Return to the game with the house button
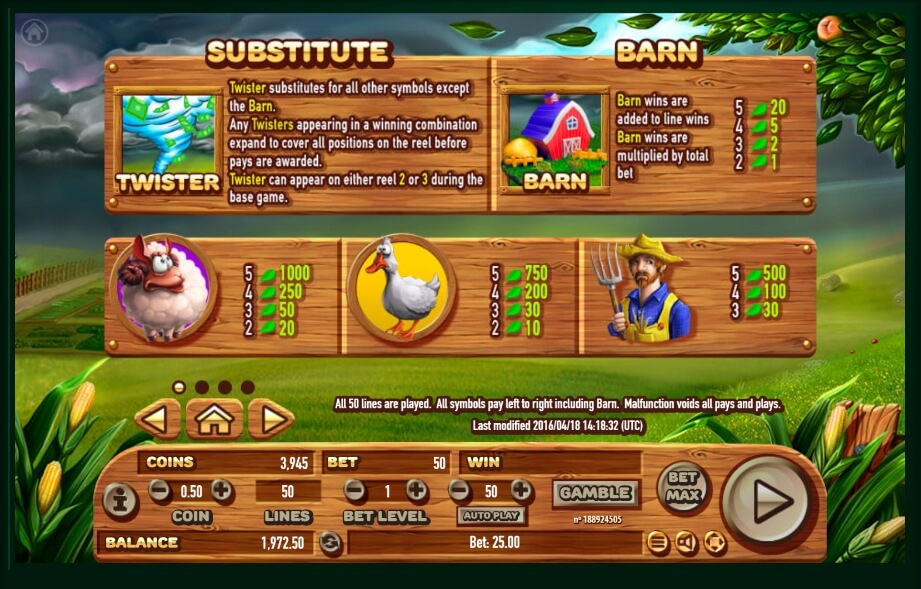The height and width of the screenshot is (589, 921). point(214,419)
